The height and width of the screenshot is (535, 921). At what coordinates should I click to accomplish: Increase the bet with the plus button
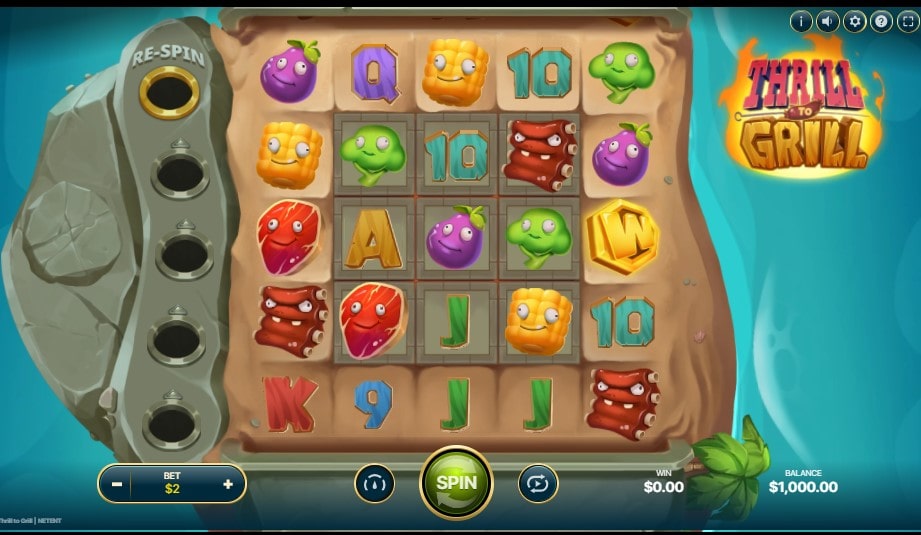228,484
